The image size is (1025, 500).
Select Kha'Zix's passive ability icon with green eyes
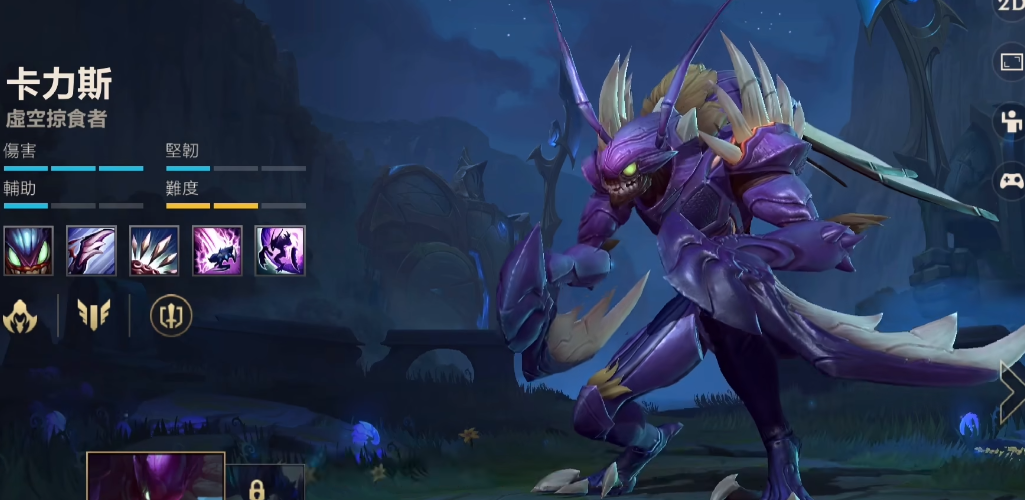(x=28, y=250)
